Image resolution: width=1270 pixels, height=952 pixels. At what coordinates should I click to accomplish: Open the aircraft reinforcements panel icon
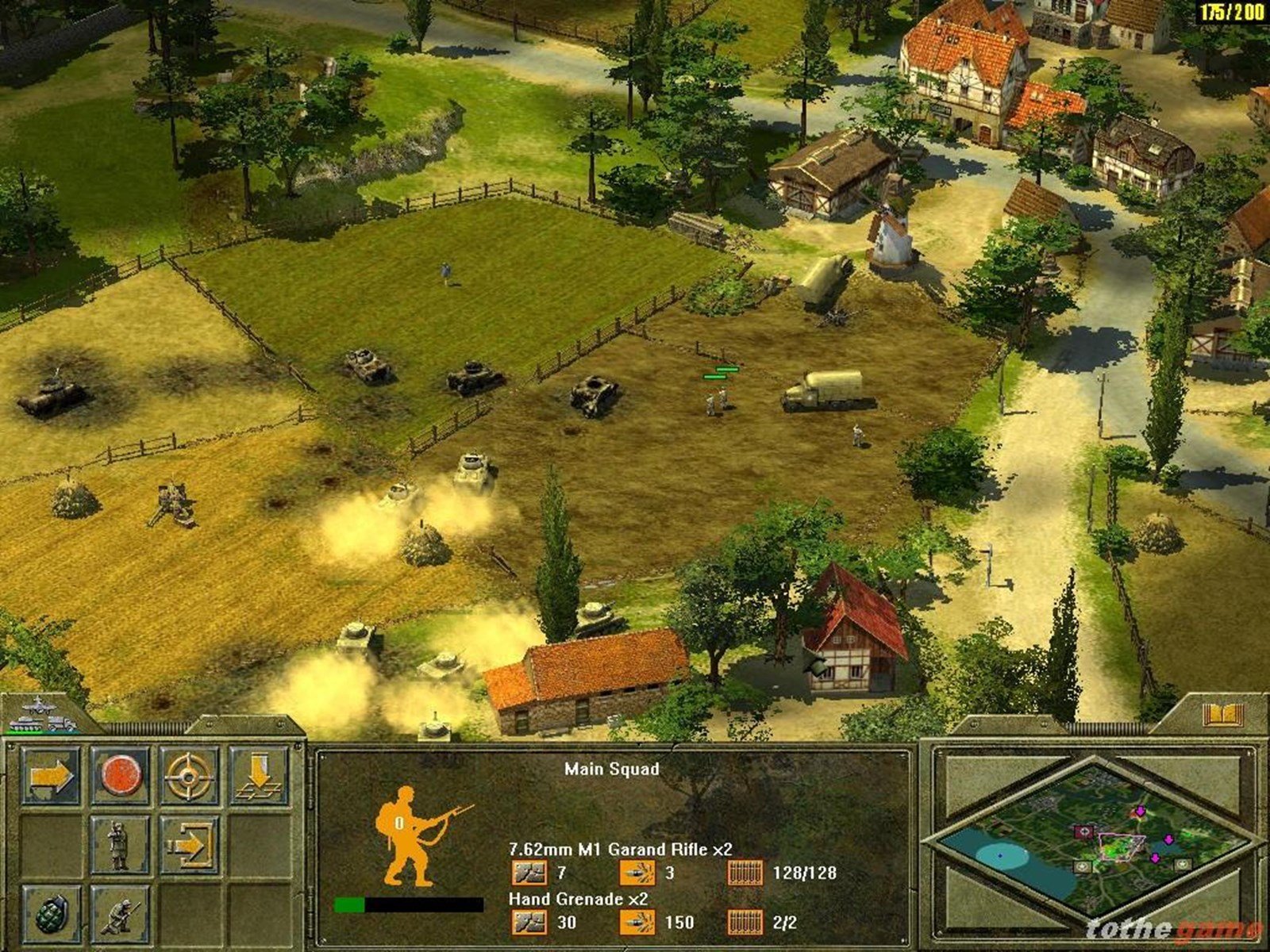[38, 707]
